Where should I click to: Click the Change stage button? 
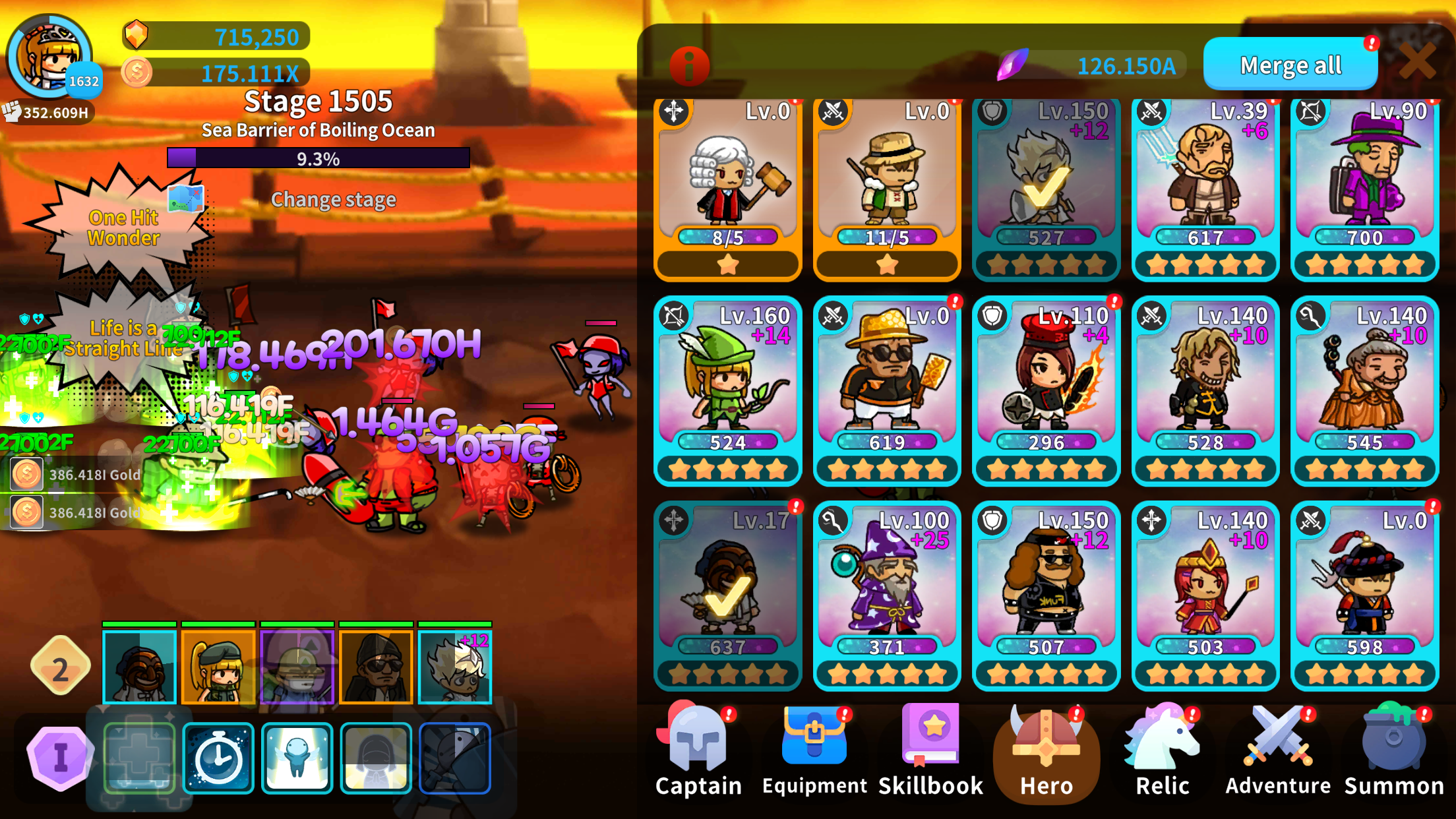(334, 200)
